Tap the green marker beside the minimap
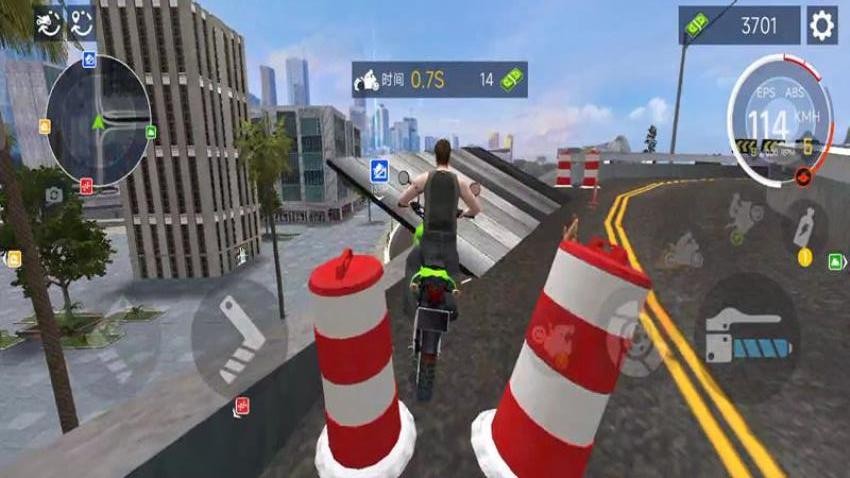Viewport: 850px width, 478px height. pos(151,131)
